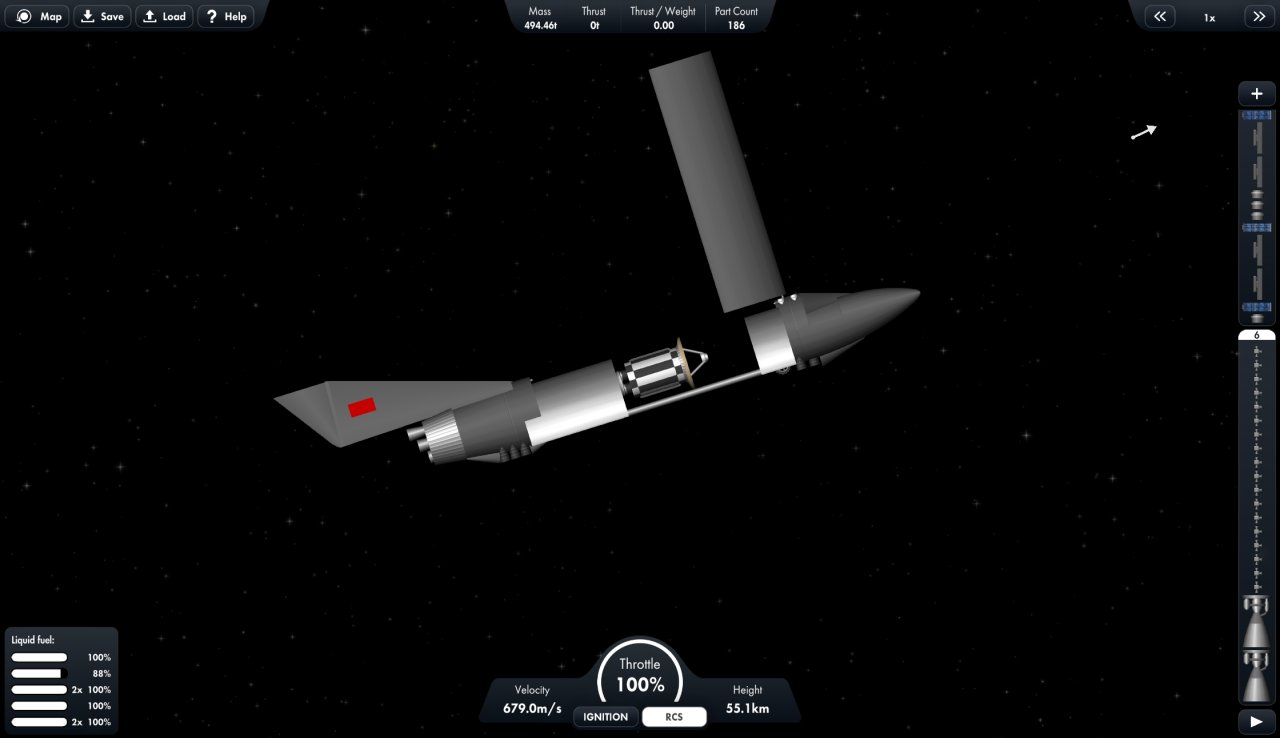The image size is (1280, 738).
Task: Open the Load flight dialog
Action: click(x=164, y=16)
